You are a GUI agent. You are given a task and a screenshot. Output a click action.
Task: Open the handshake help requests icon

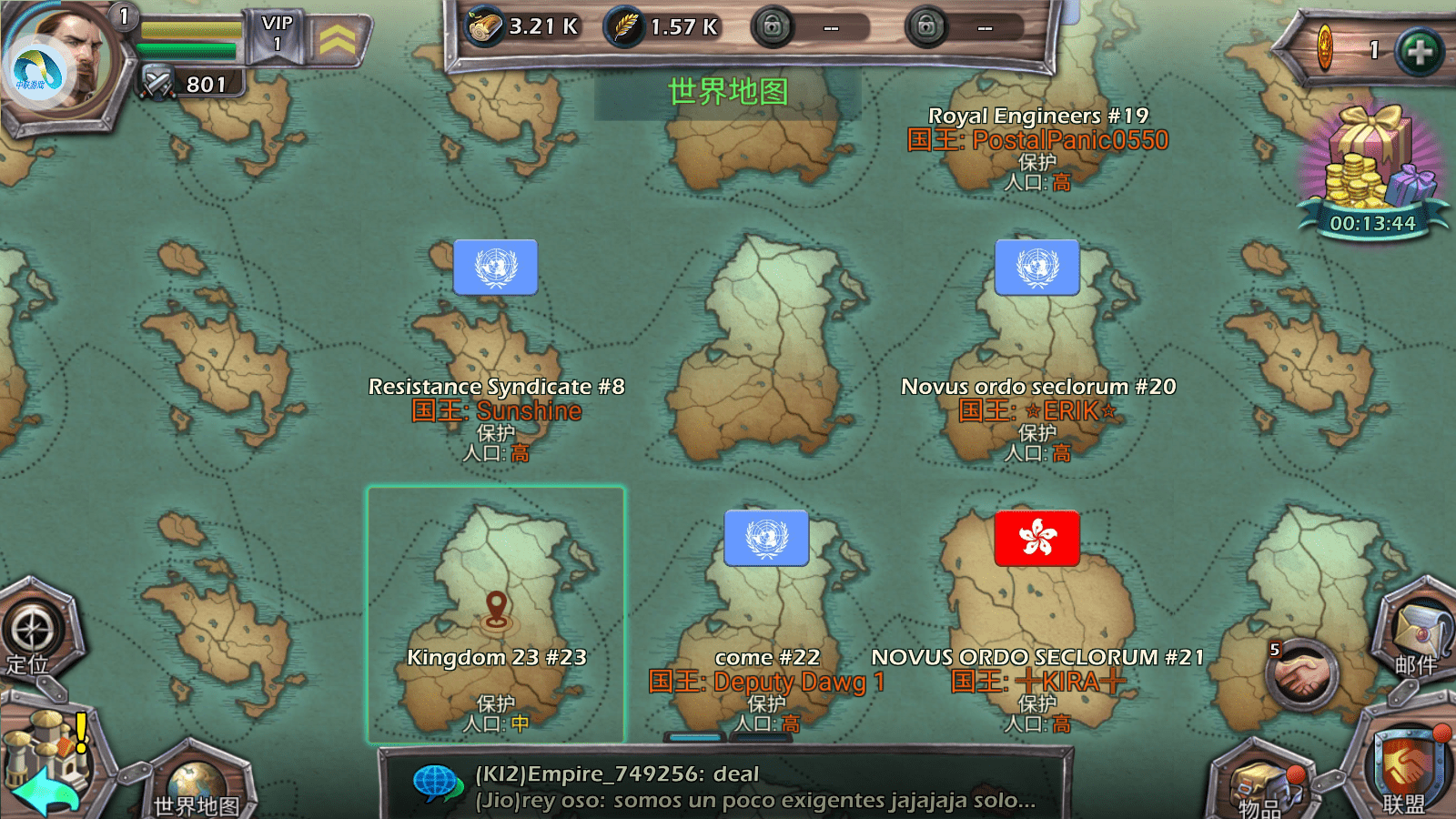point(1301,675)
